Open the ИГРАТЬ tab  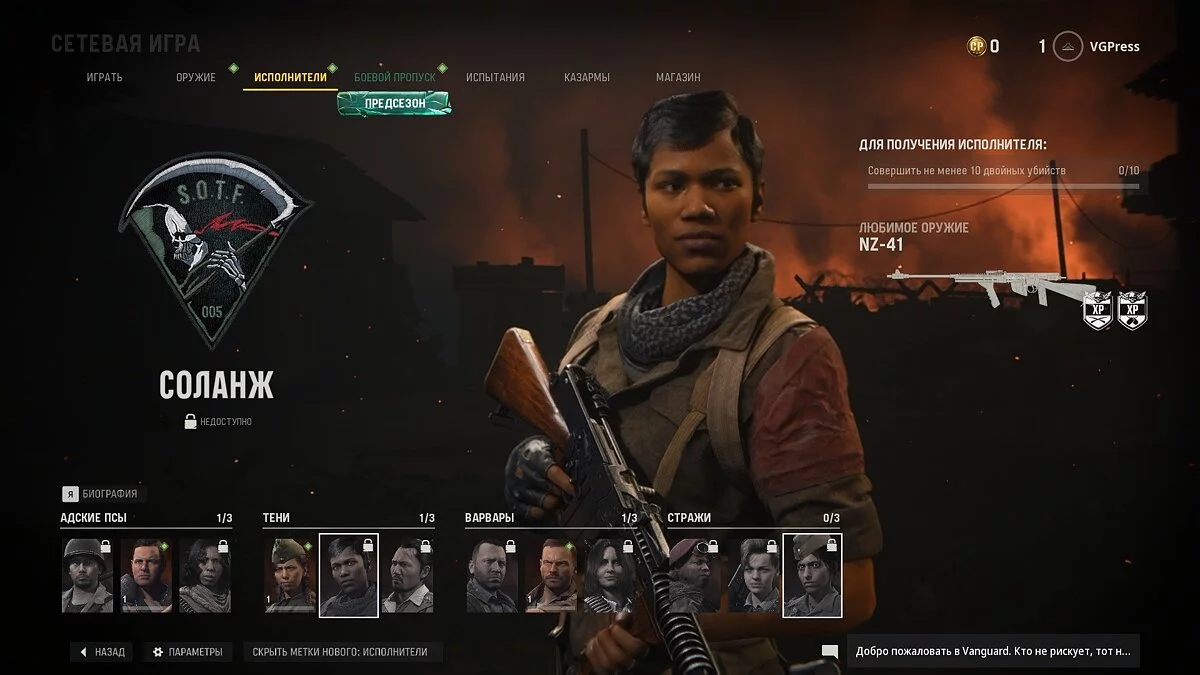tap(105, 77)
